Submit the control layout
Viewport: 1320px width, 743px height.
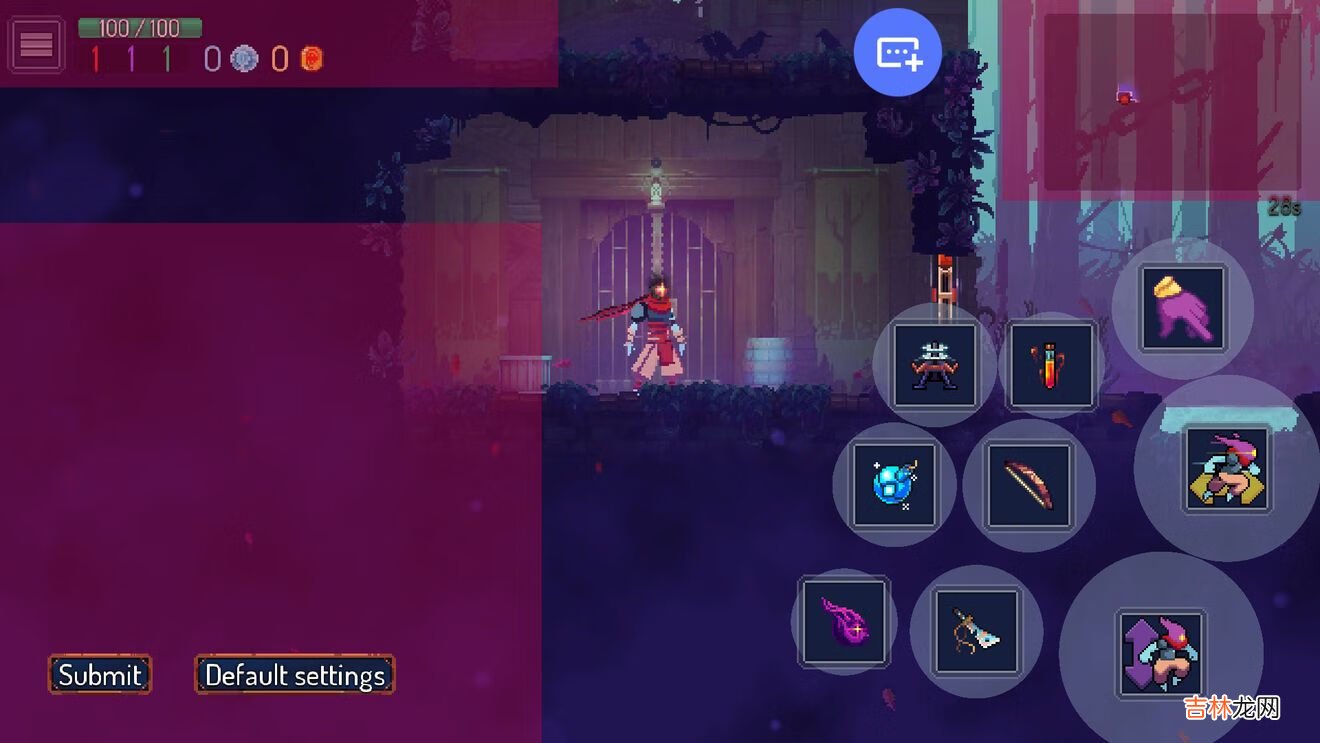(100, 675)
